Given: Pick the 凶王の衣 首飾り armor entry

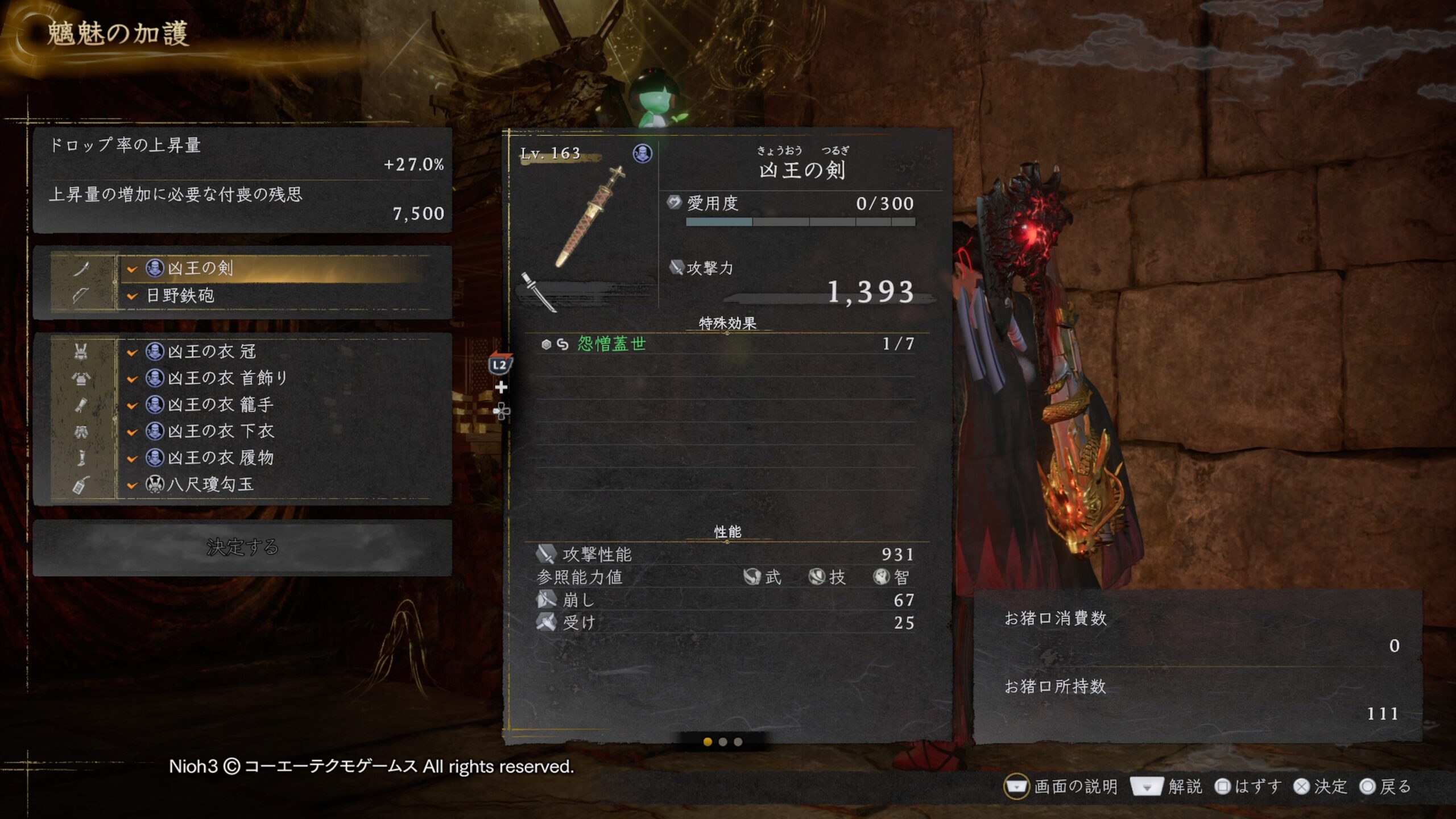Looking at the screenshot, I should 273,378.
